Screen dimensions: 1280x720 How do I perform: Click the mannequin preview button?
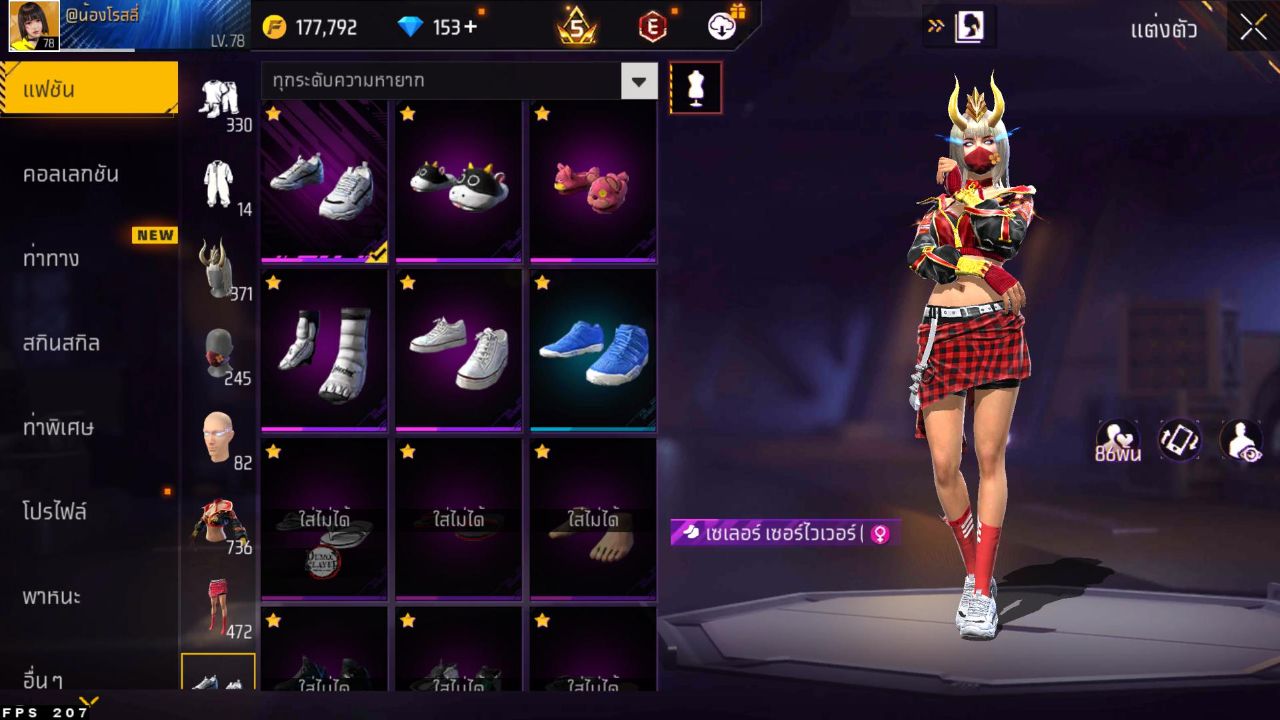pyautogui.click(x=695, y=88)
